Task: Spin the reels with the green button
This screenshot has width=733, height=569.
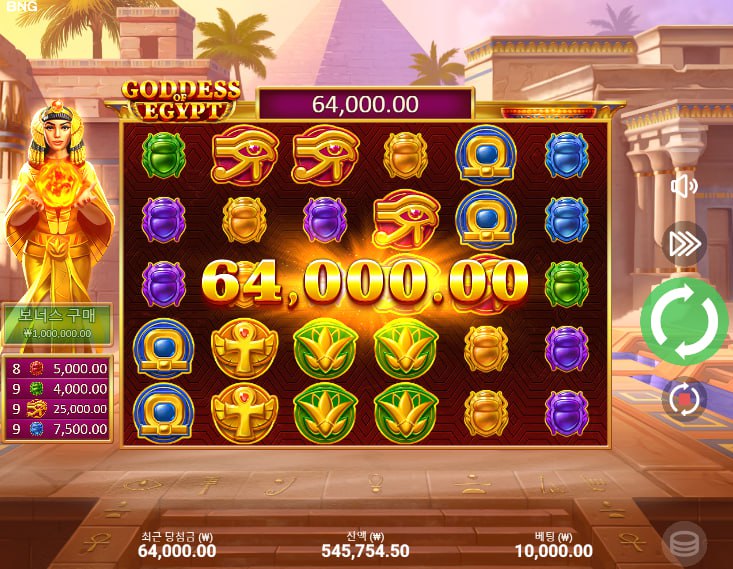Action: [685, 321]
